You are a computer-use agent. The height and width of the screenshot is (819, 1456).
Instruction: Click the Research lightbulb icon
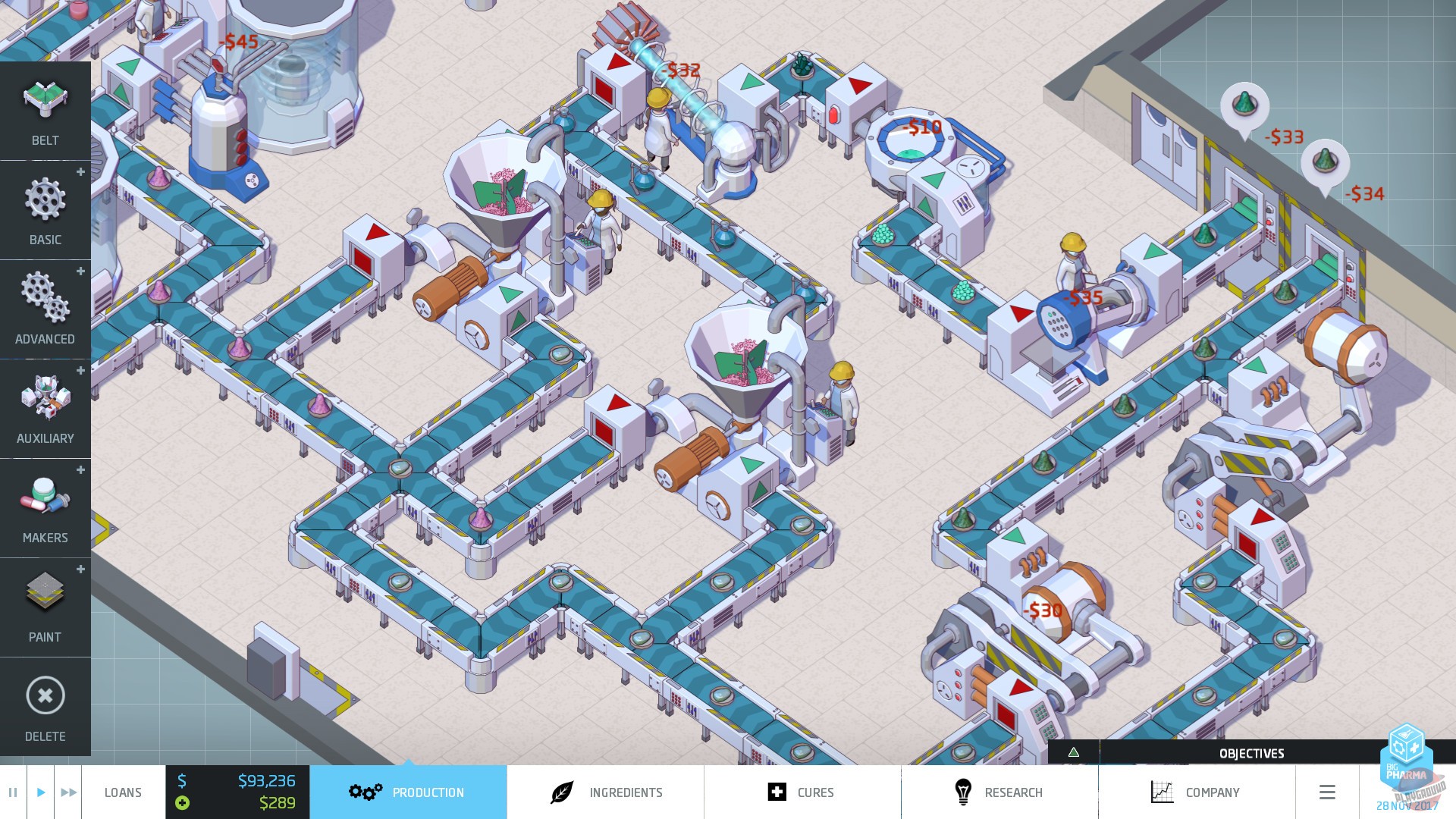(x=965, y=792)
